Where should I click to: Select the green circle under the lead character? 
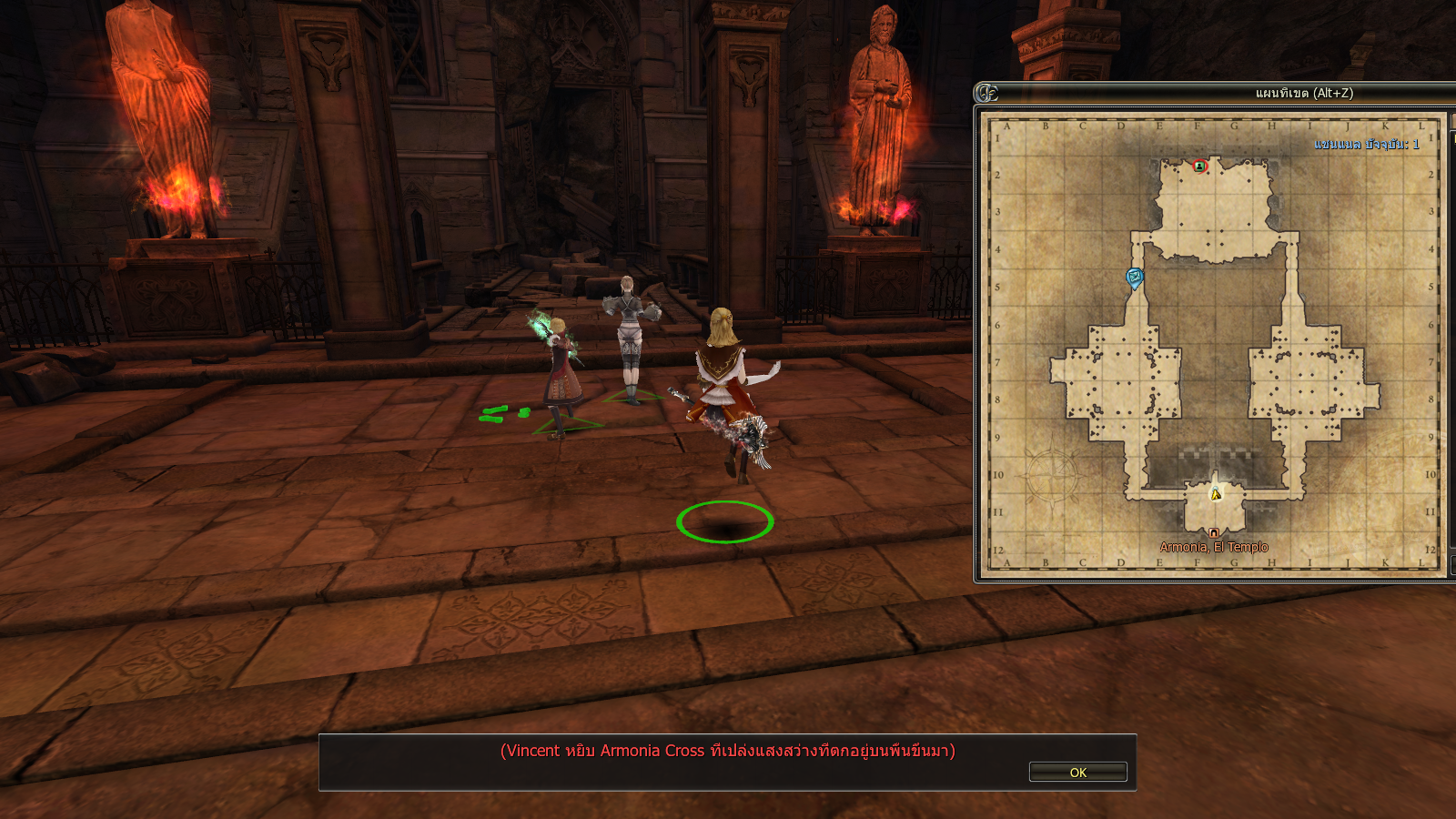coord(724,522)
